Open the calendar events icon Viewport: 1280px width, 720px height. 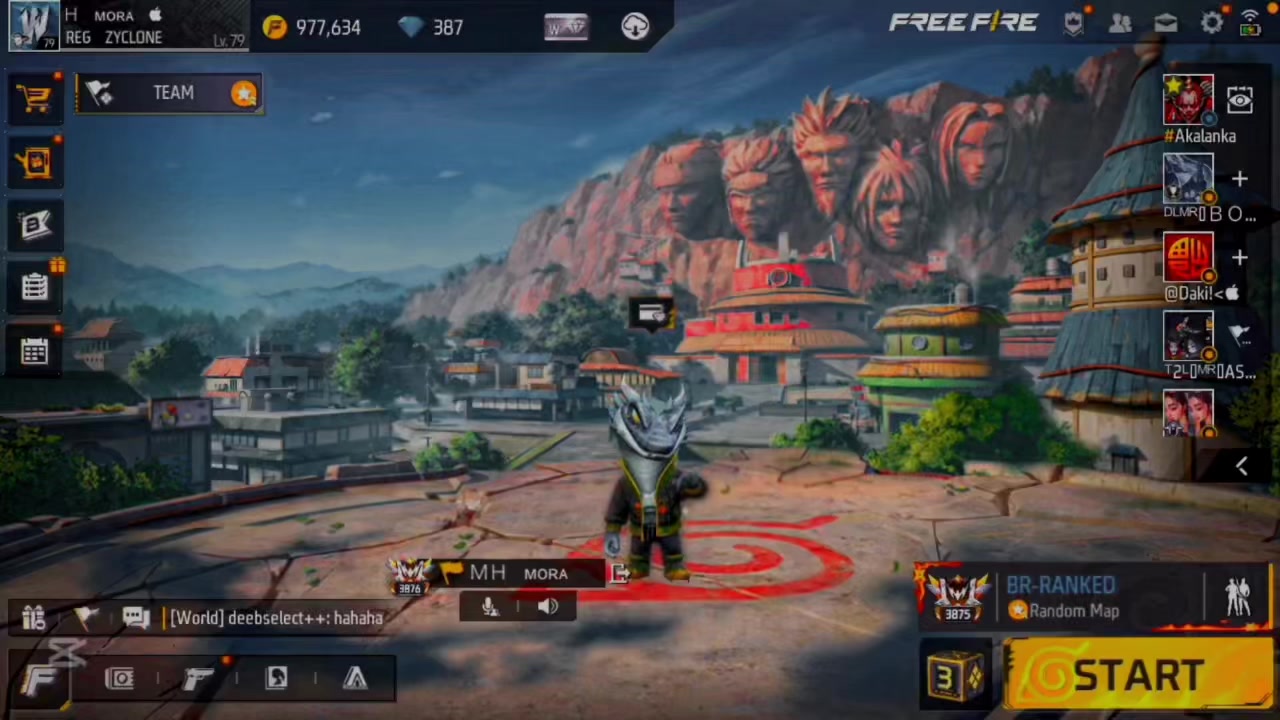tap(35, 351)
